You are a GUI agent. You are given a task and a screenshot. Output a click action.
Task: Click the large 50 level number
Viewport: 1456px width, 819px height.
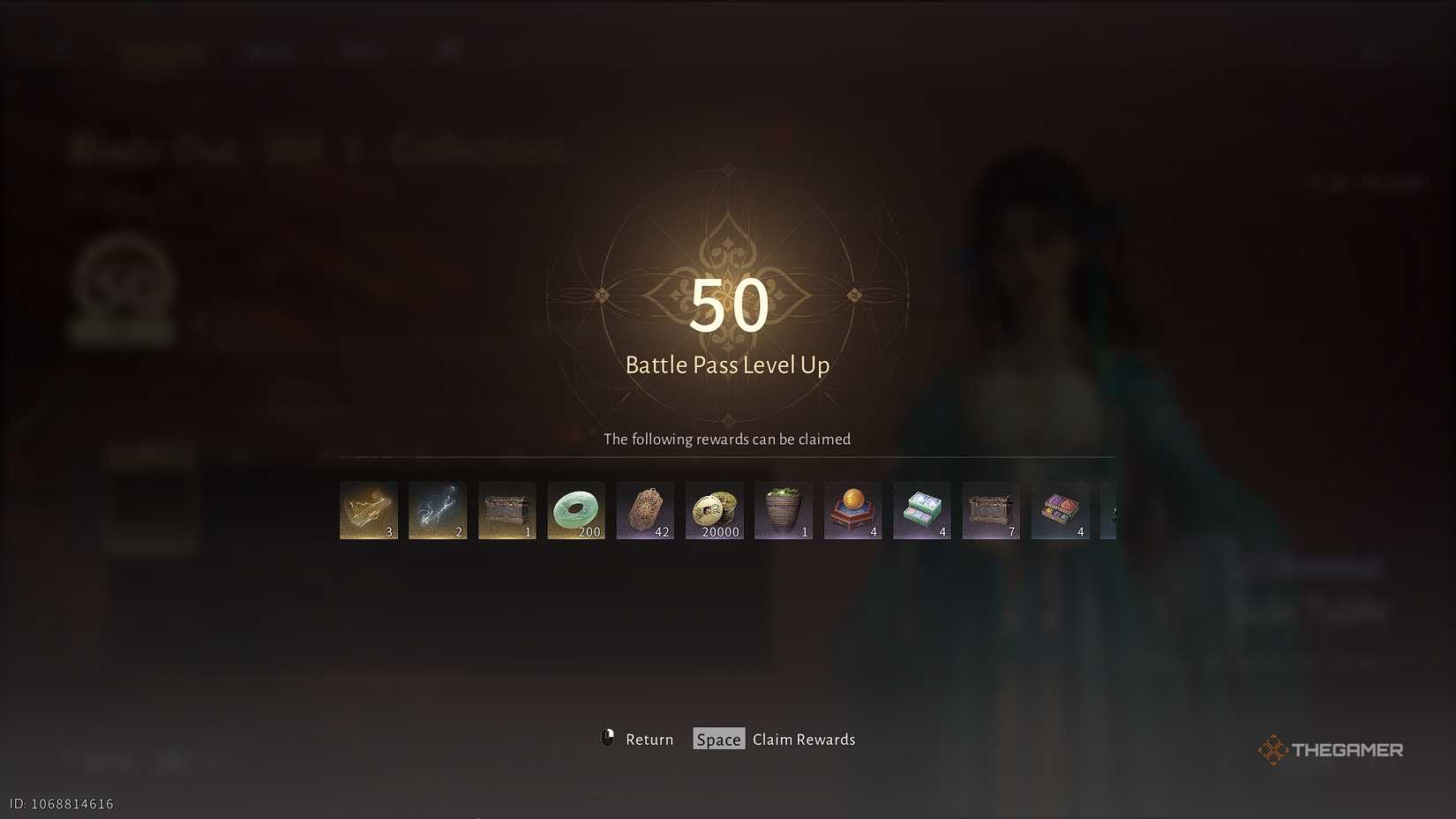[727, 306]
